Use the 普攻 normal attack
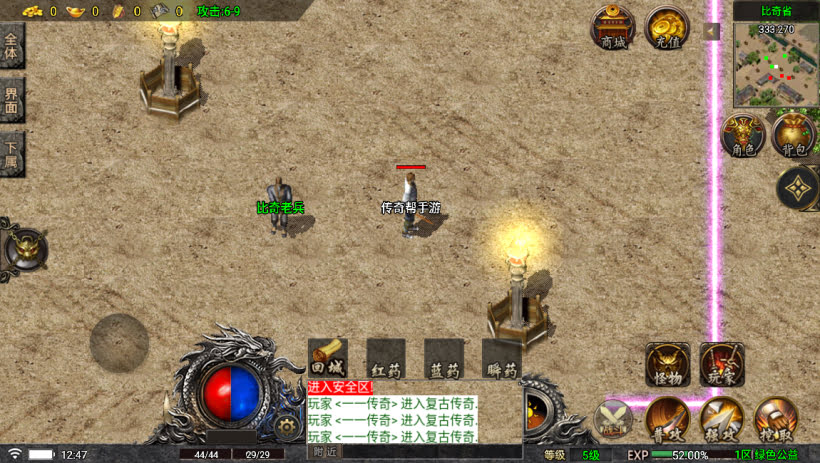 667,419
